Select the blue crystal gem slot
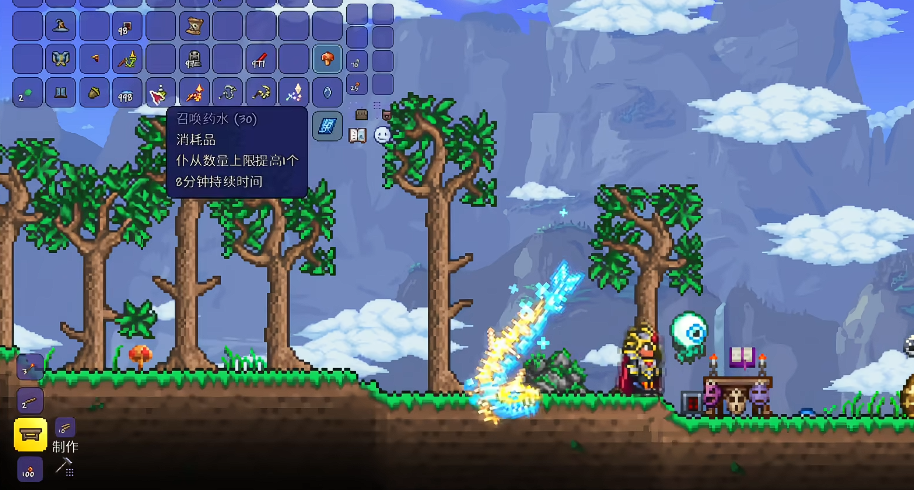This screenshot has width=914, height=490. tap(327, 93)
